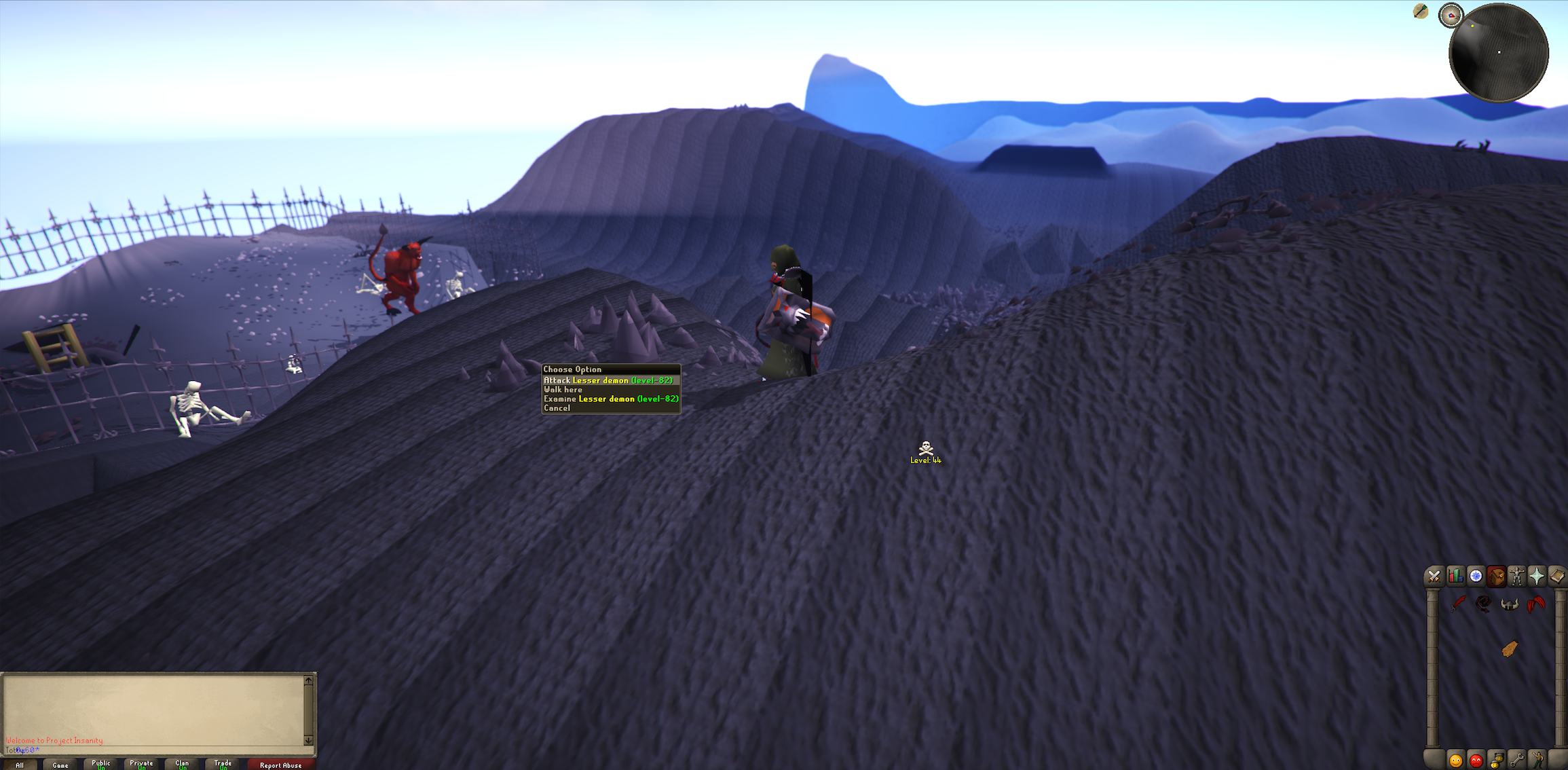Switch to the All chat tab
This screenshot has width=1568, height=770.
coord(20,763)
